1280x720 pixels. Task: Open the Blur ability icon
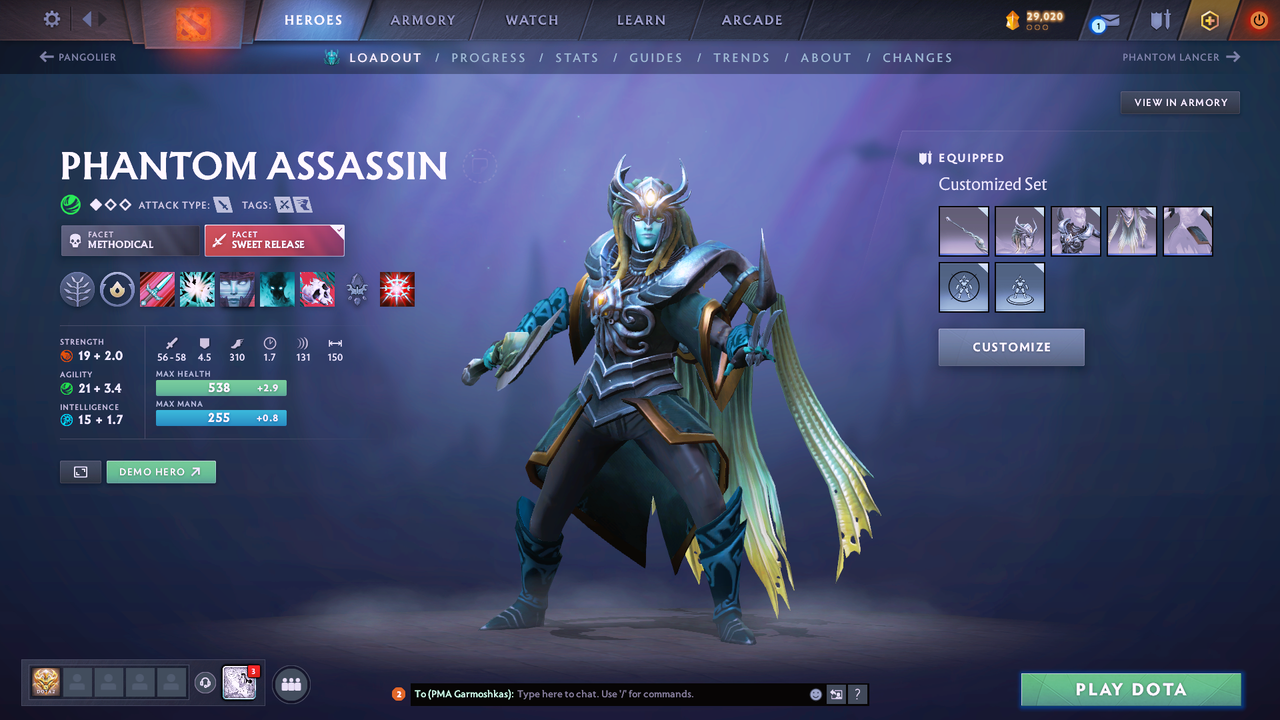click(x=277, y=289)
